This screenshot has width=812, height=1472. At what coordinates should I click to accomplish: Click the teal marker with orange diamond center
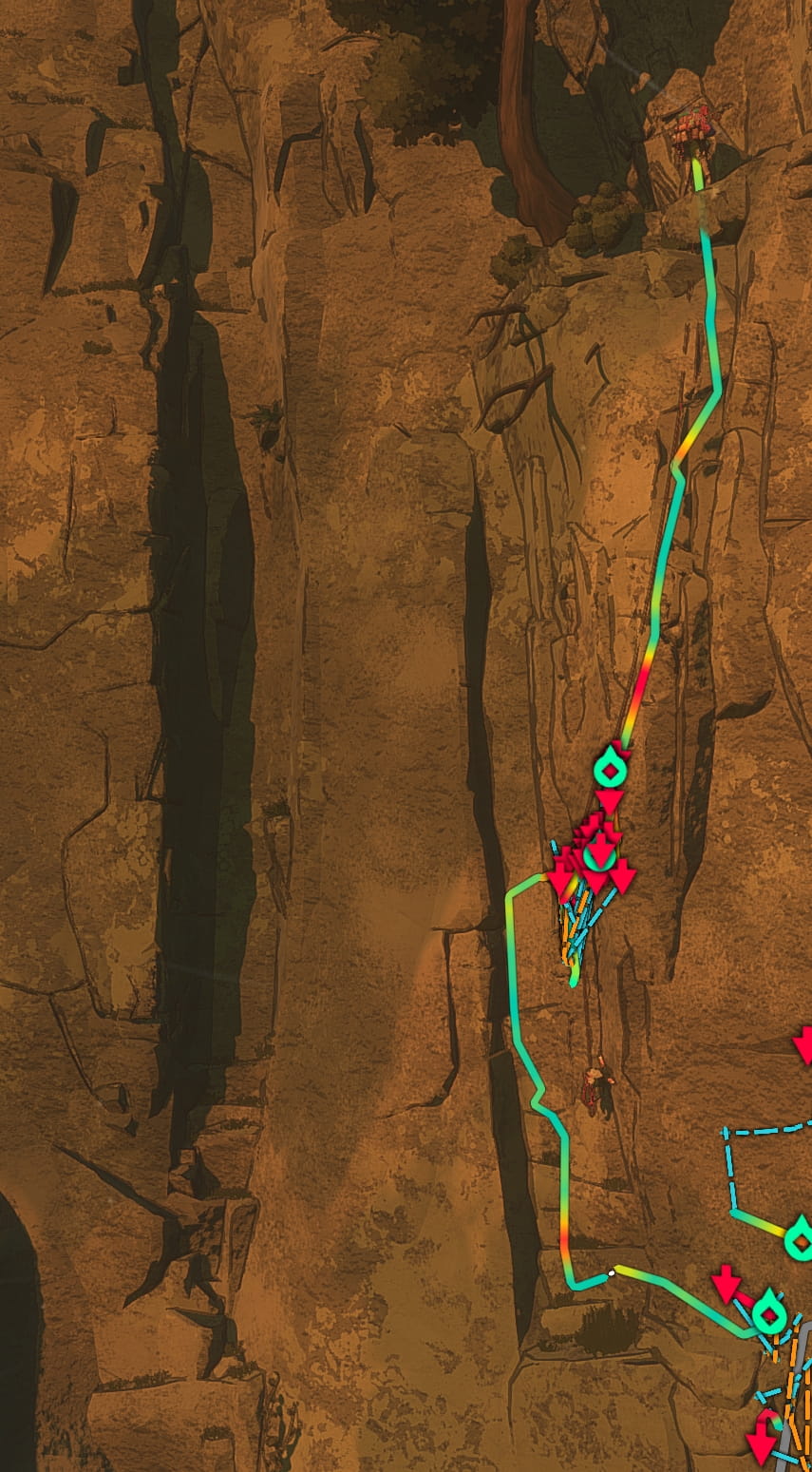click(801, 1239)
